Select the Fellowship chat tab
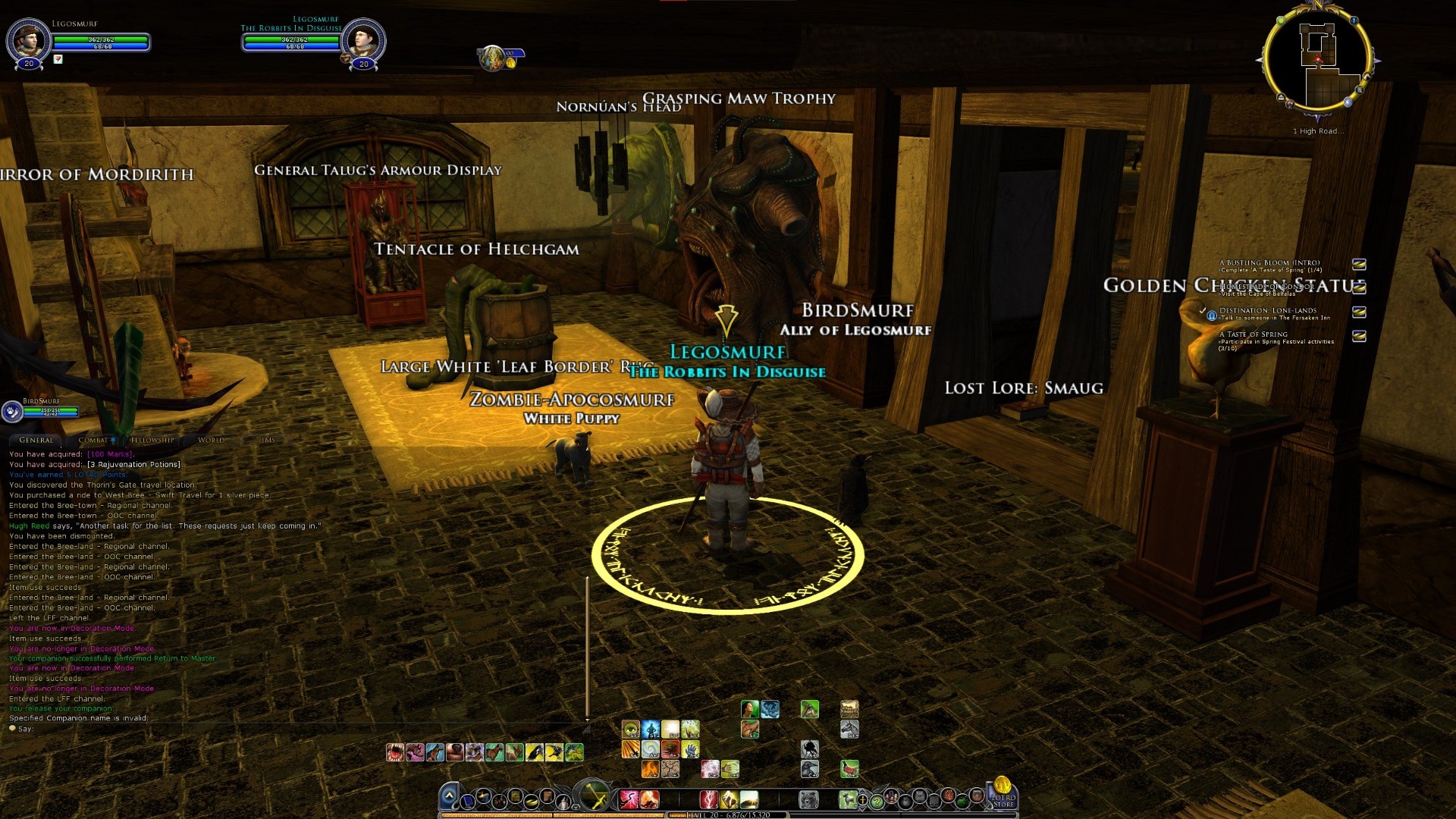 (x=152, y=440)
